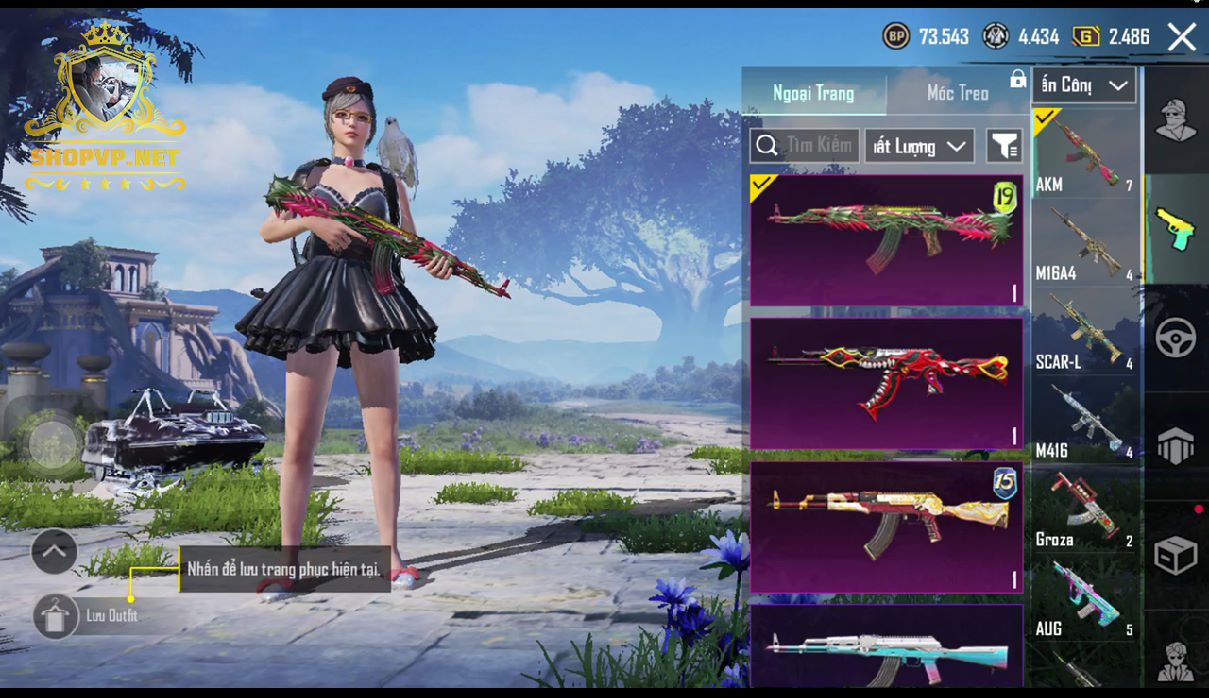Select the AUG weapon entry

(x=1085, y=597)
